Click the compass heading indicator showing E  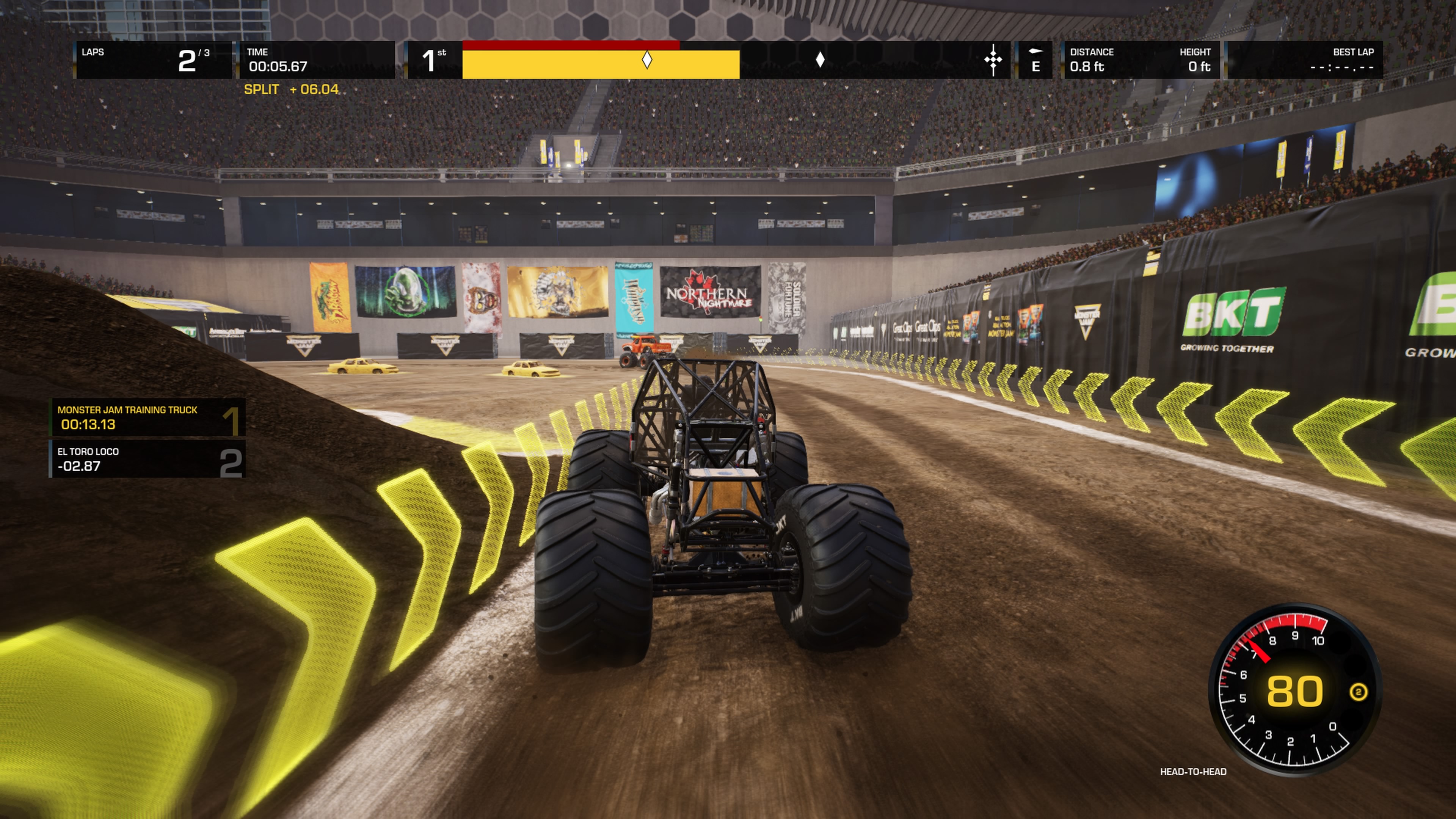[1035, 60]
